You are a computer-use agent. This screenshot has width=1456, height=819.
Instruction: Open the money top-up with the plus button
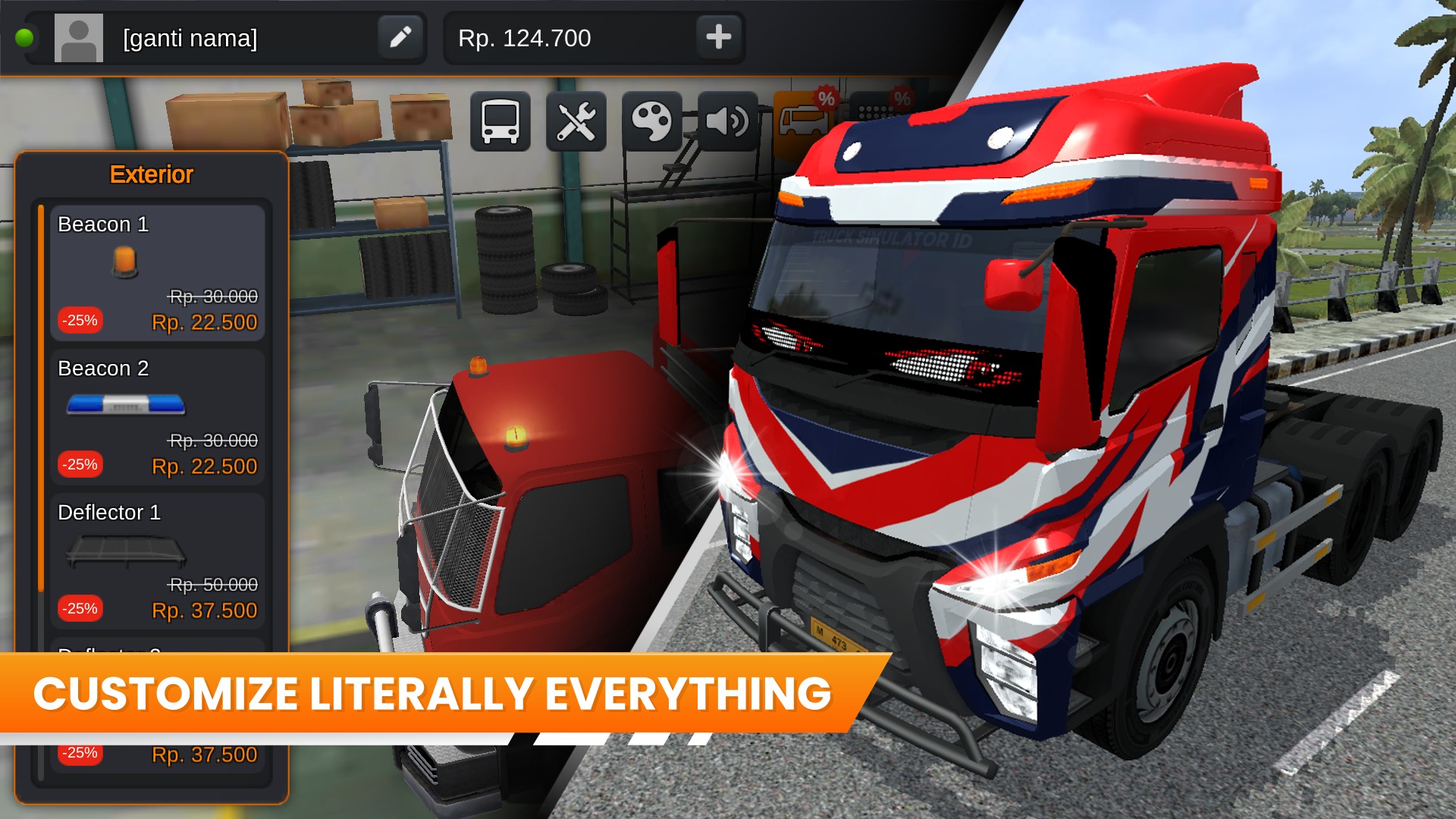click(x=718, y=36)
